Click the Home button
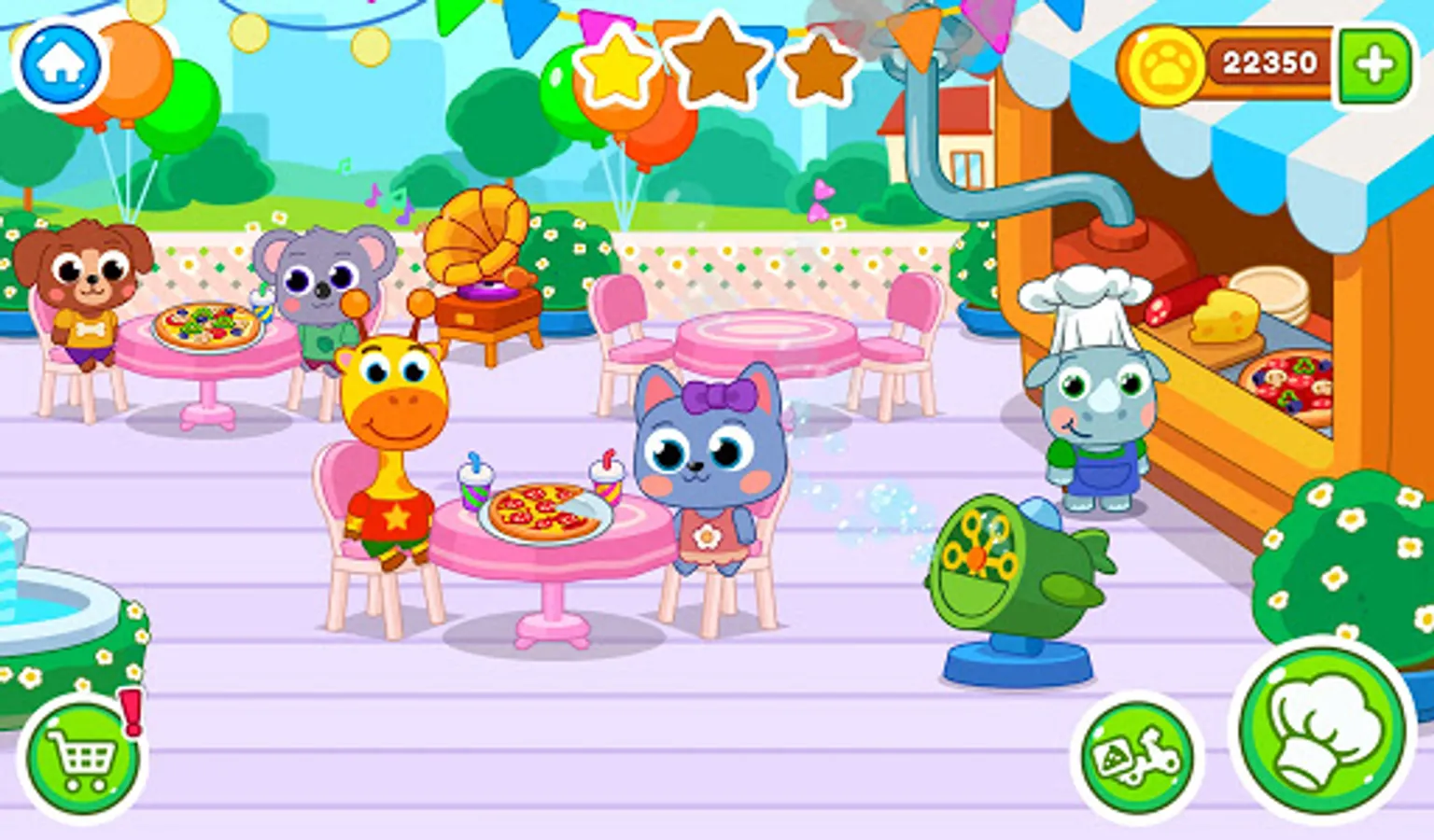The height and width of the screenshot is (840, 1434). 59,61
